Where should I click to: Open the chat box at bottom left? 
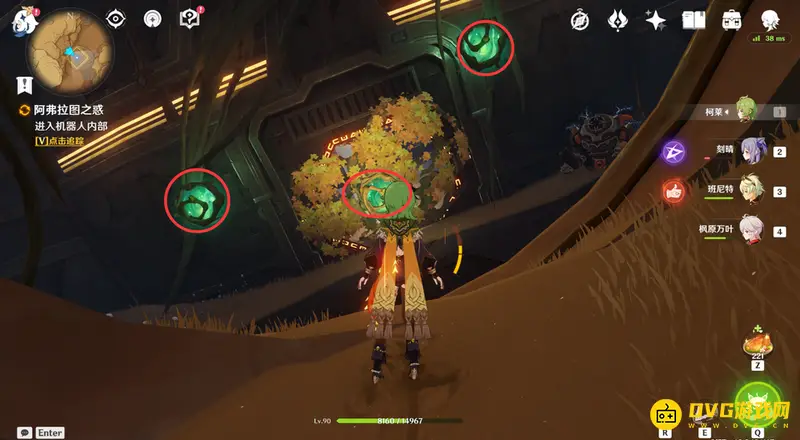point(24,433)
